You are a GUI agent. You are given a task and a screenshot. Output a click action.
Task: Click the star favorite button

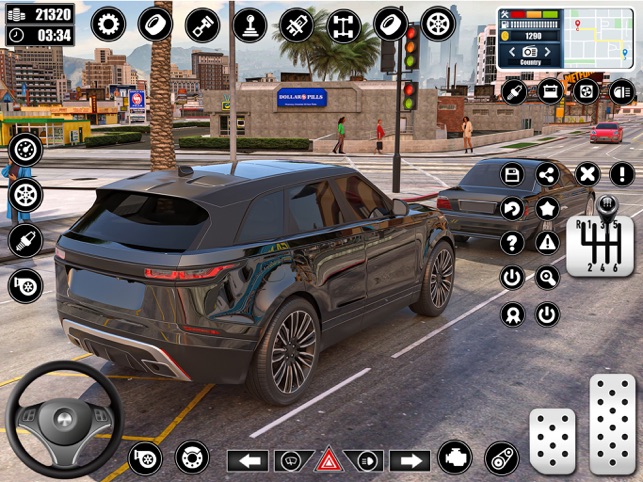(x=547, y=209)
